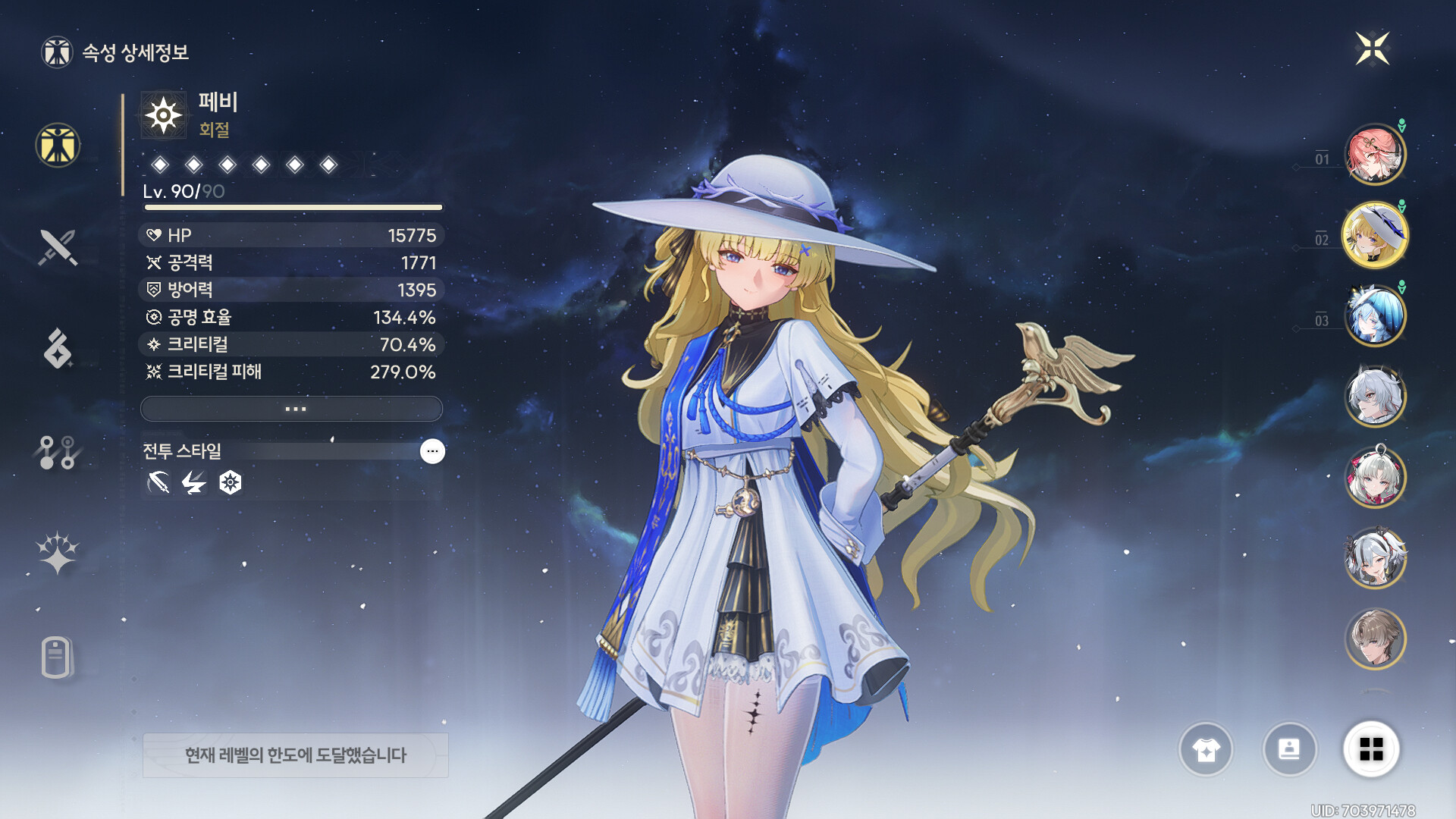
Task: Expand full stats with the three-dot bar
Action: [292, 409]
